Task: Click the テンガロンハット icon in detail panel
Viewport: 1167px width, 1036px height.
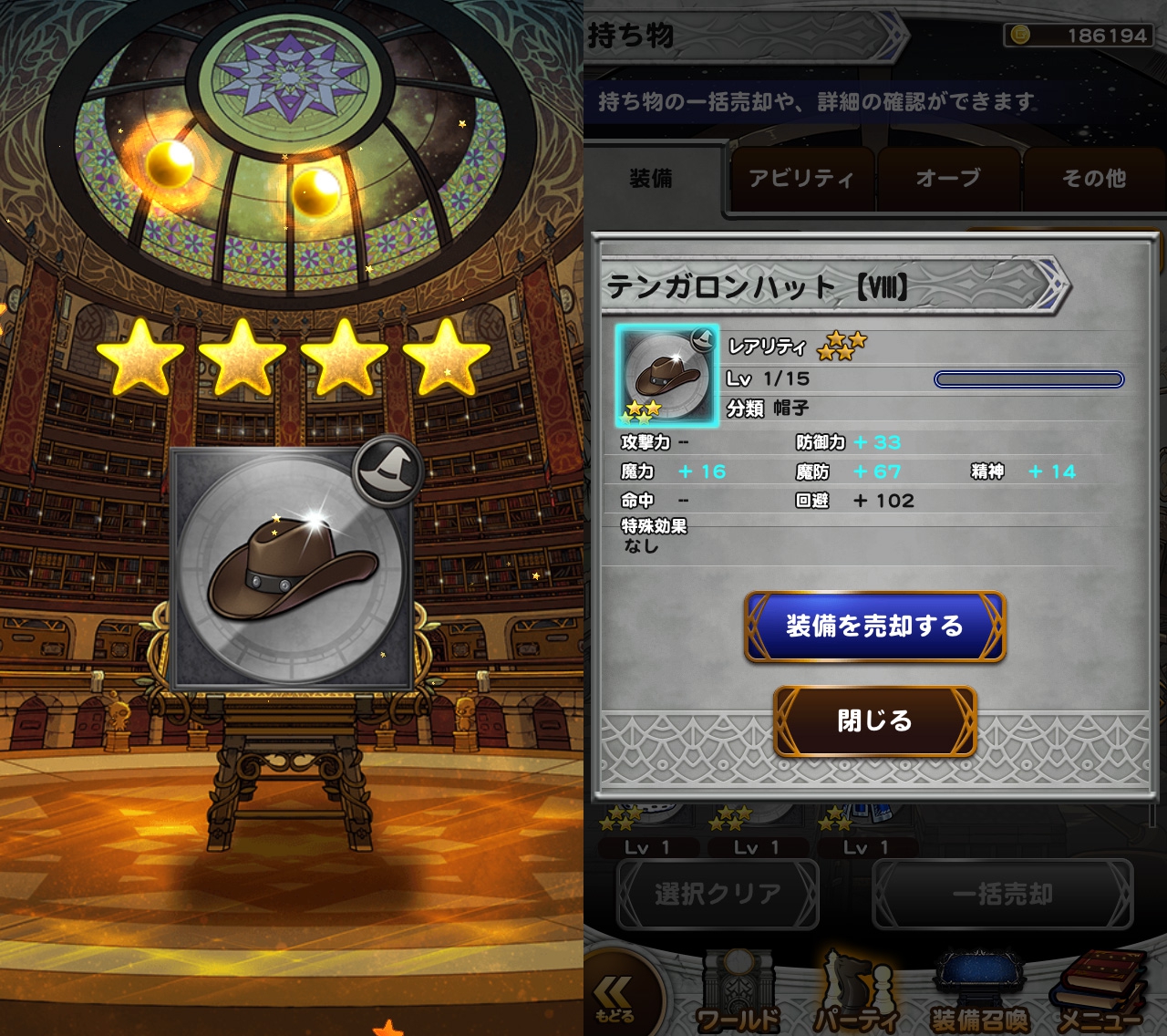Action: pyautogui.click(x=667, y=376)
